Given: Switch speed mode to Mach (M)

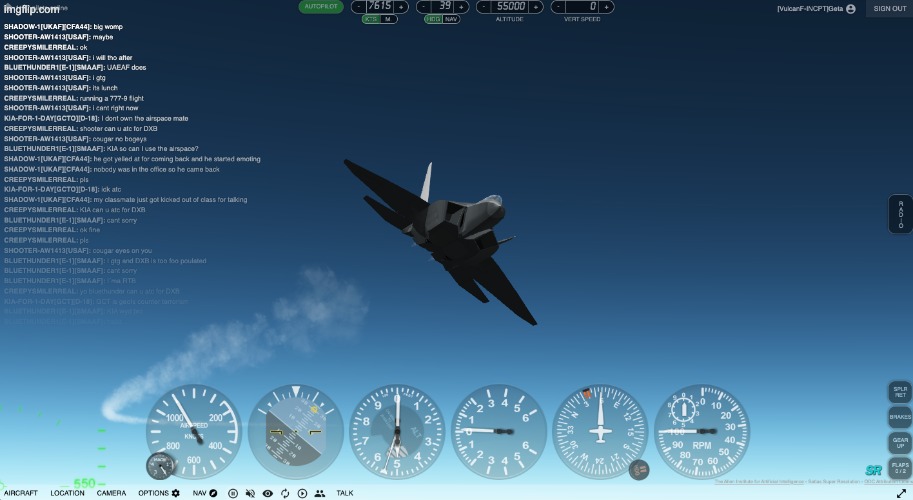Looking at the screenshot, I should coord(388,19).
